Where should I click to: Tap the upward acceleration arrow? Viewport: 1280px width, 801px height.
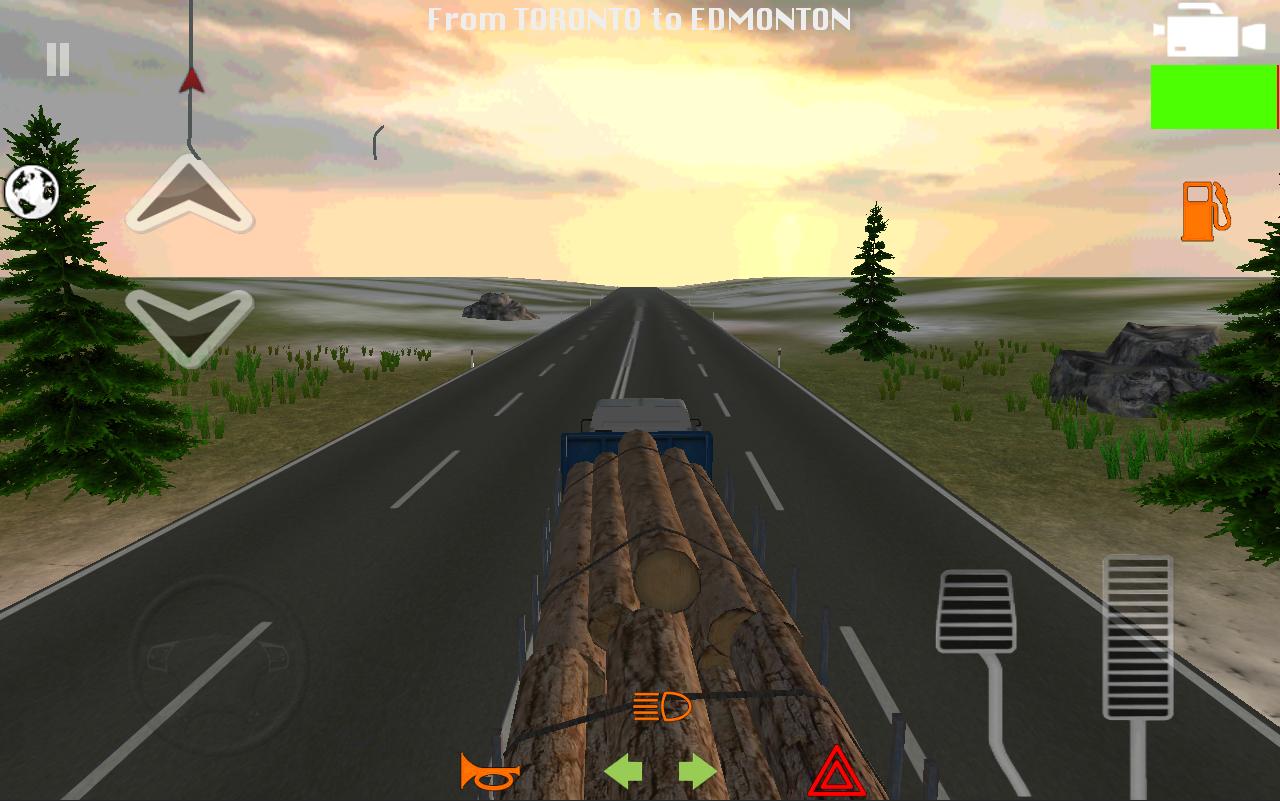point(188,194)
